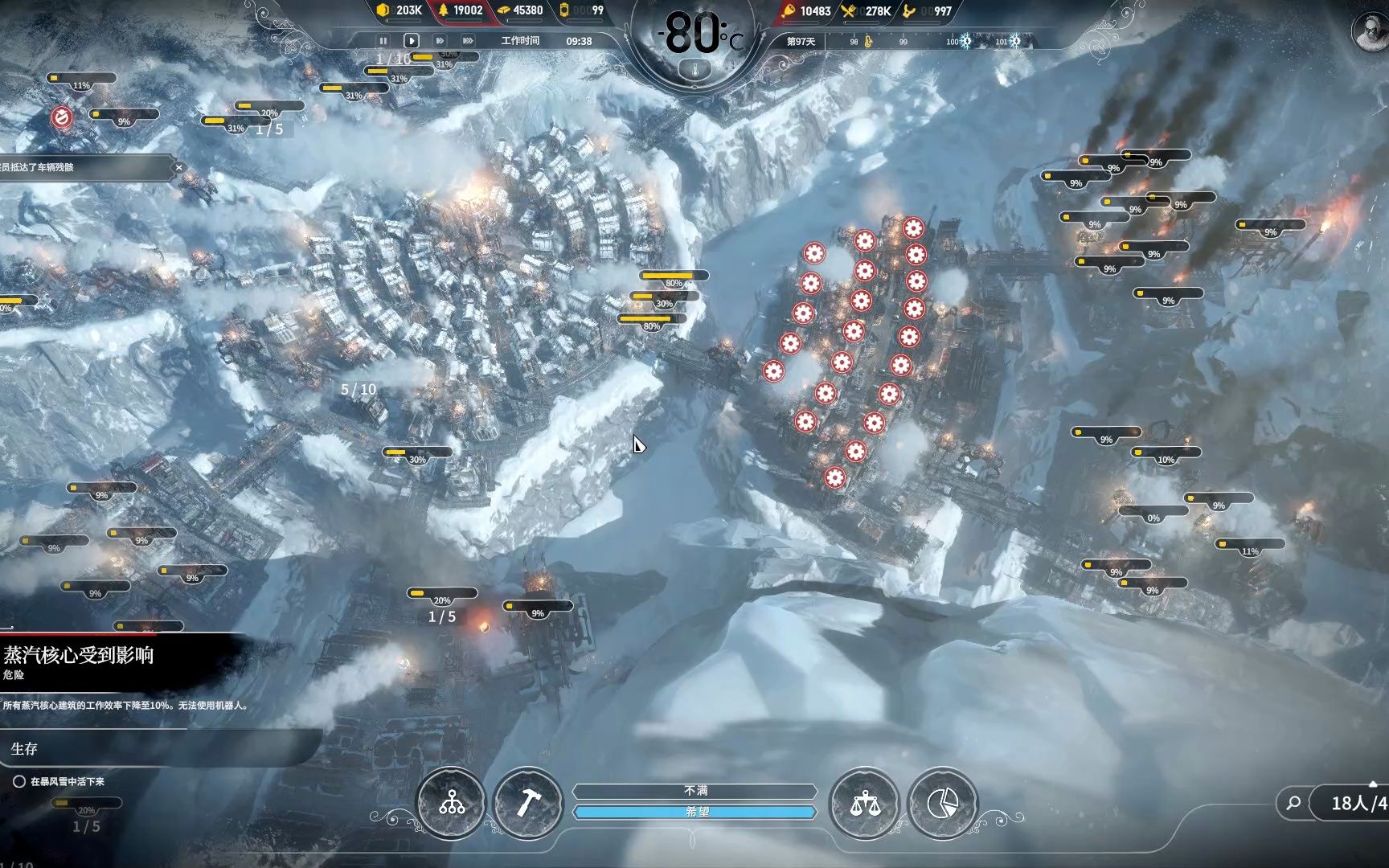
Task: Open the Book of Laws scales button
Action: (865, 802)
